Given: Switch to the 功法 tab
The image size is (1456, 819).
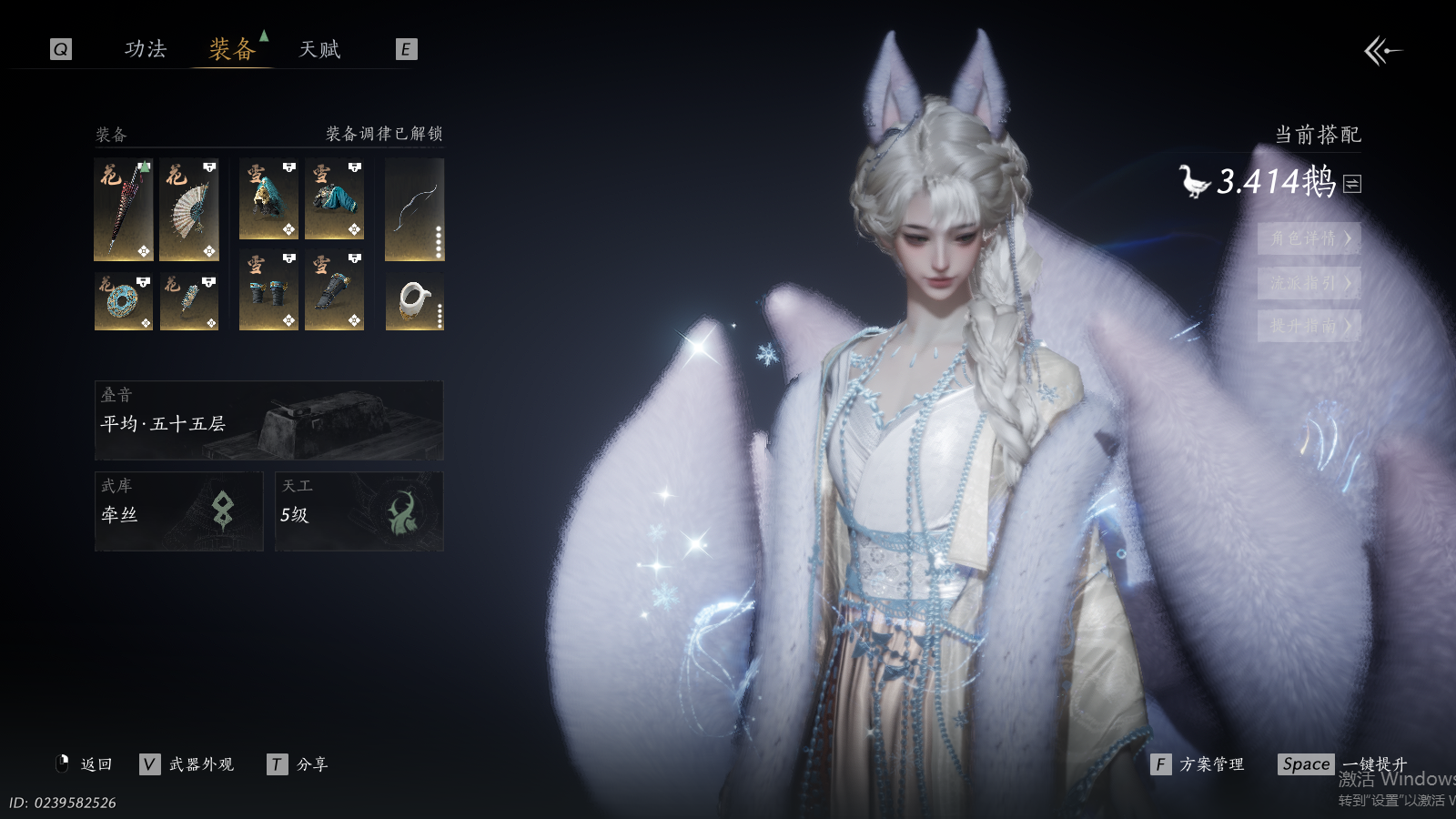Looking at the screenshot, I should click(x=146, y=49).
